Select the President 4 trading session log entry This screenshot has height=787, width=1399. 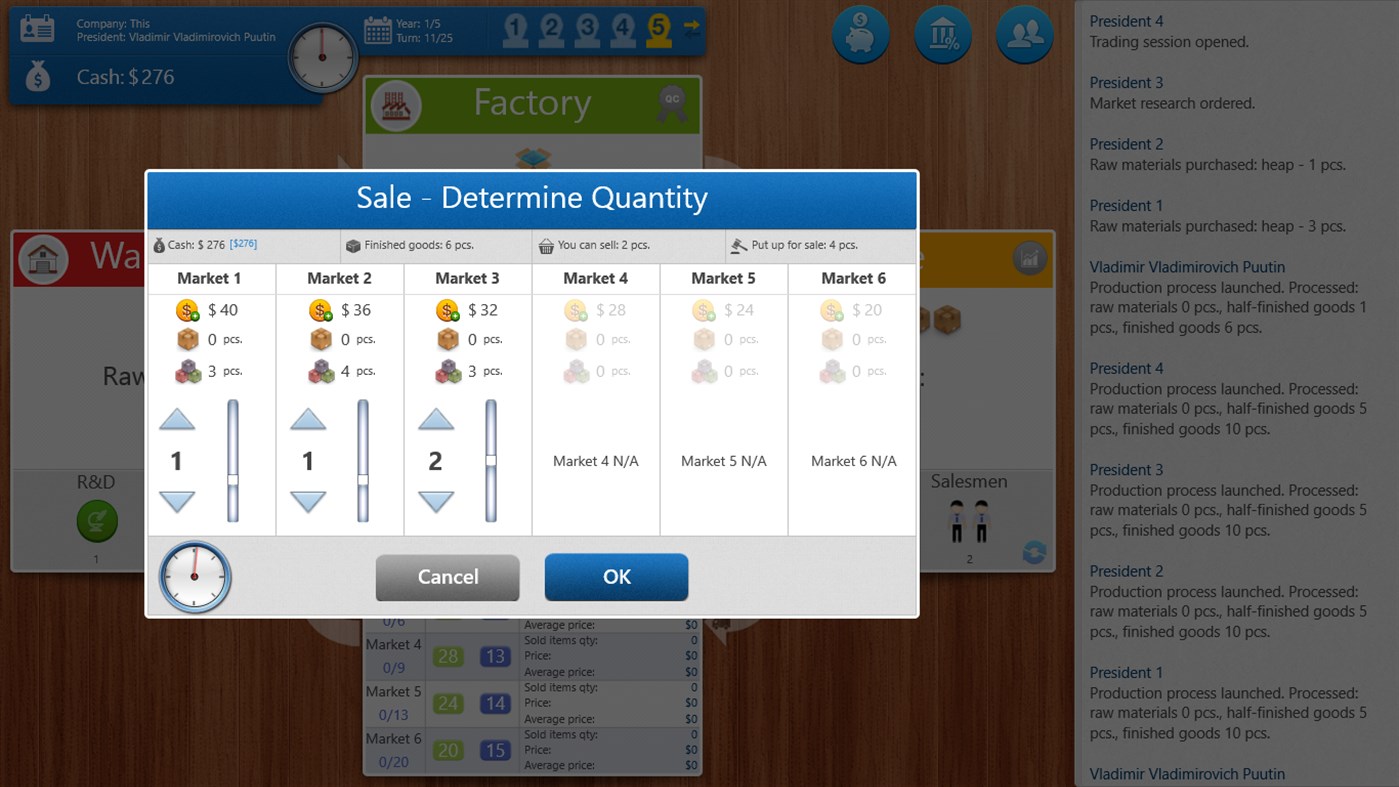tap(1180, 31)
